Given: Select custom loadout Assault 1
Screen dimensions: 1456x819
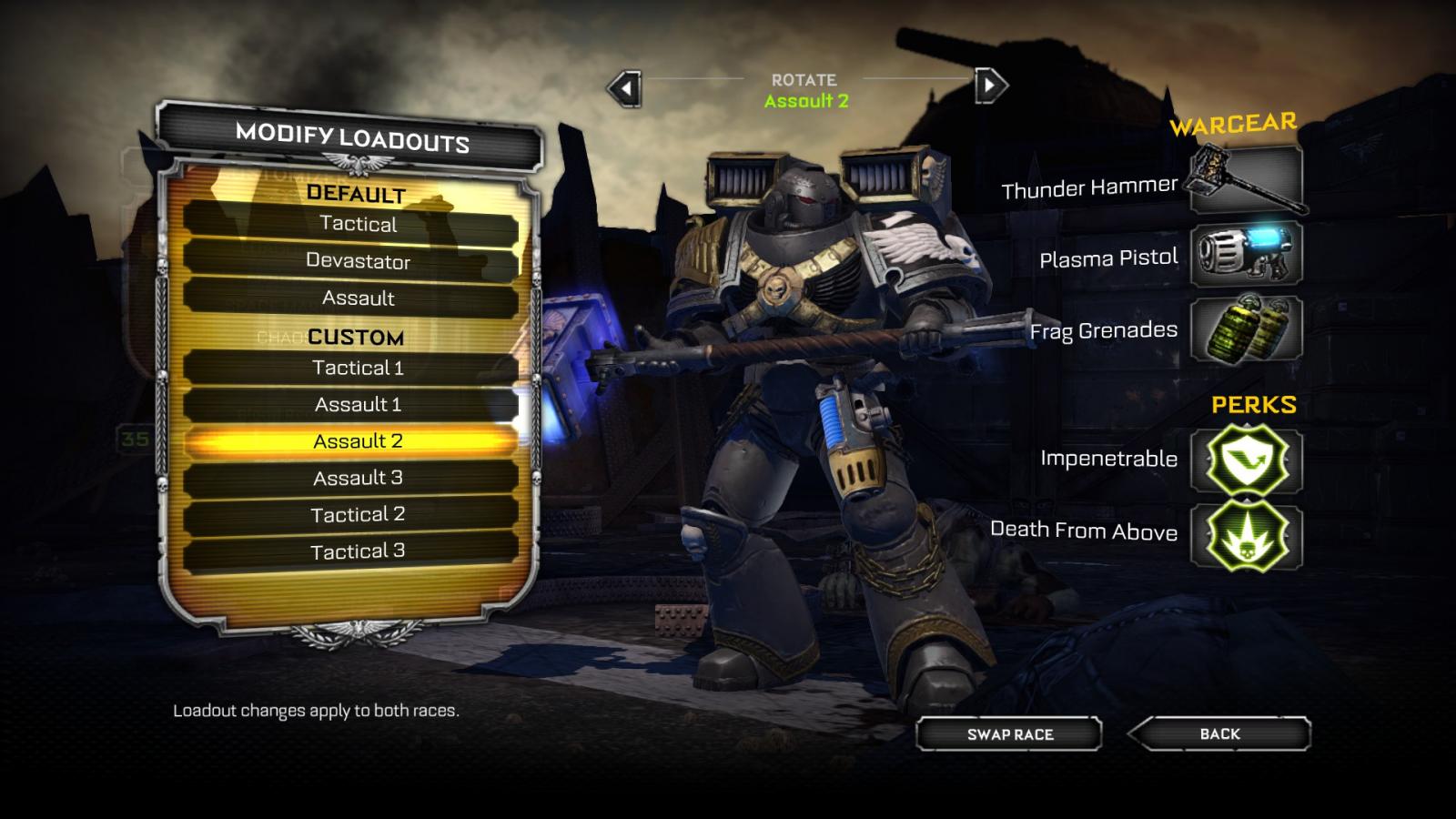Looking at the screenshot, I should click(358, 404).
